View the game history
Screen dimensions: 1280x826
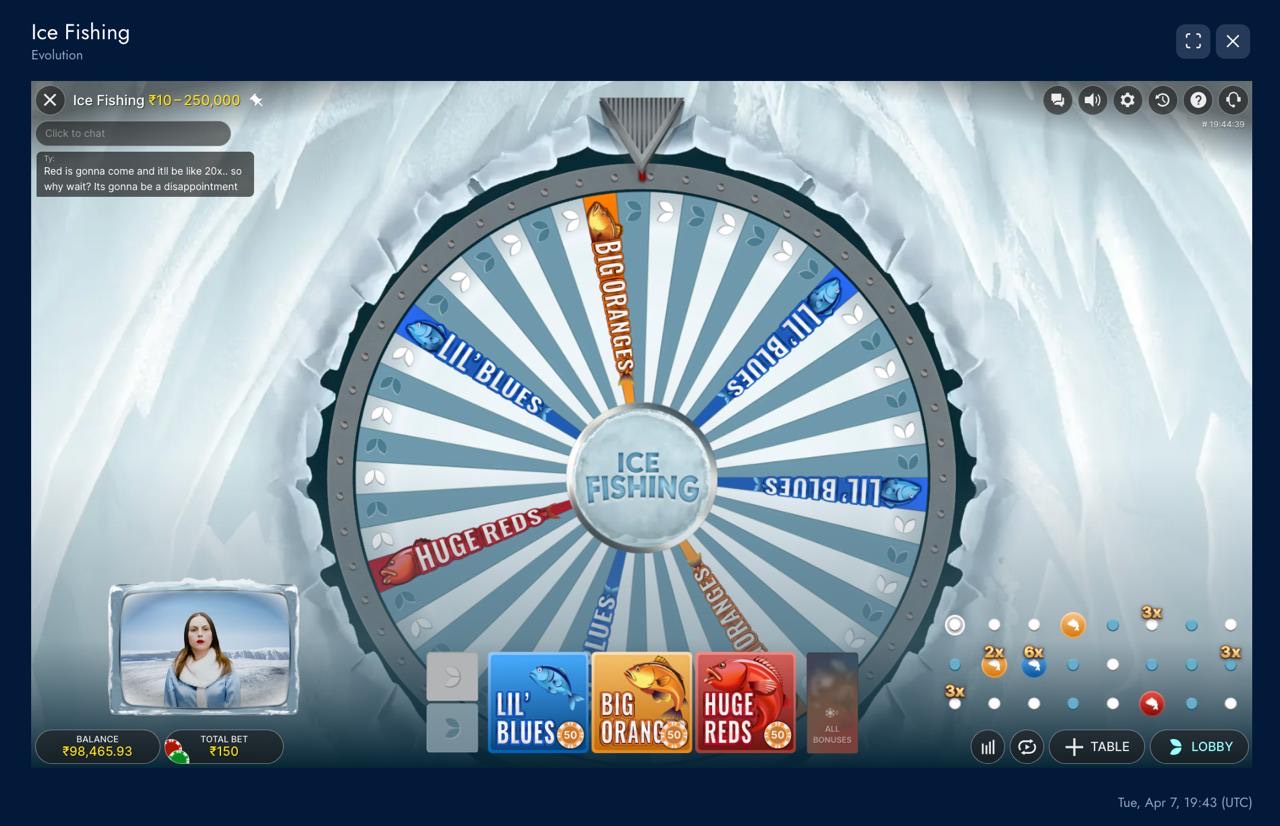[1162, 100]
